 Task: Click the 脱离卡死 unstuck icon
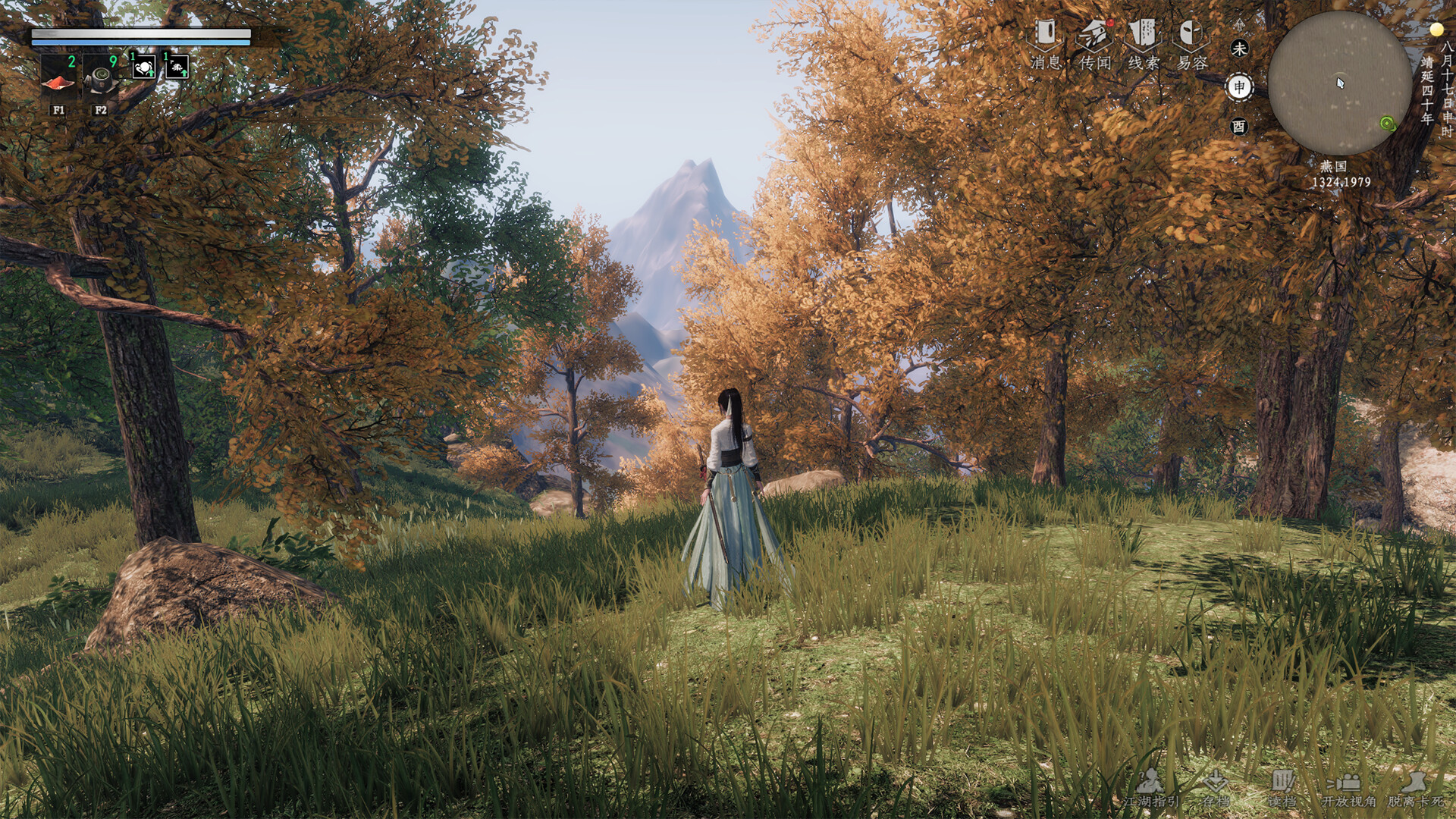point(1415,783)
